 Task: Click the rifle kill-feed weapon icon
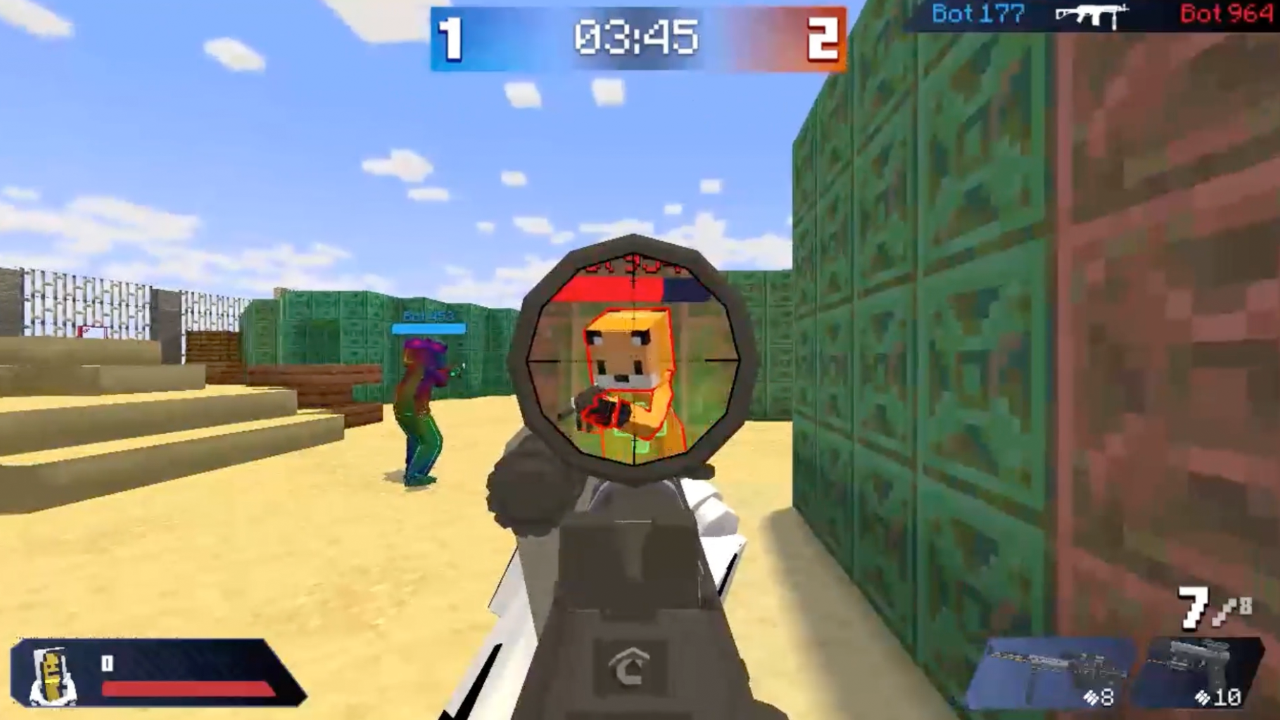pyautogui.click(x=1090, y=15)
